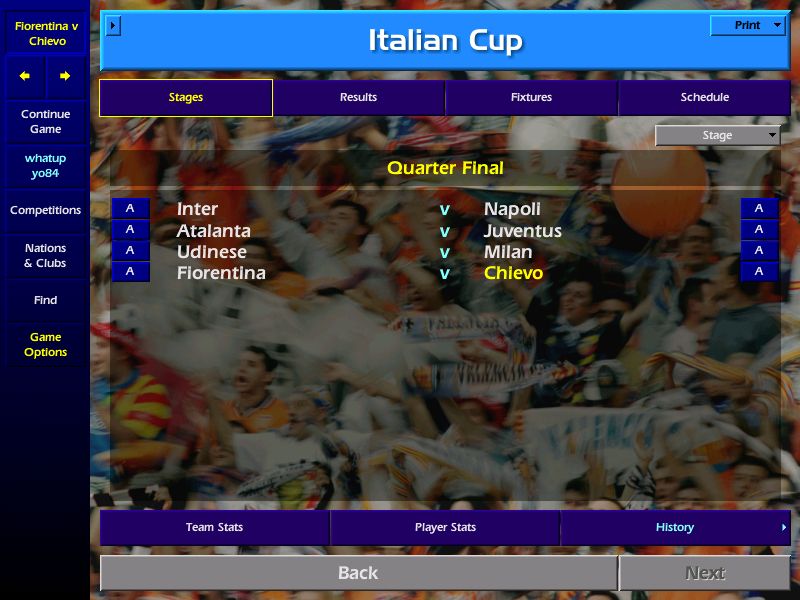Screen dimensions: 800x600
Task: Open the Stage dropdown
Action: pyautogui.click(x=718, y=136)
